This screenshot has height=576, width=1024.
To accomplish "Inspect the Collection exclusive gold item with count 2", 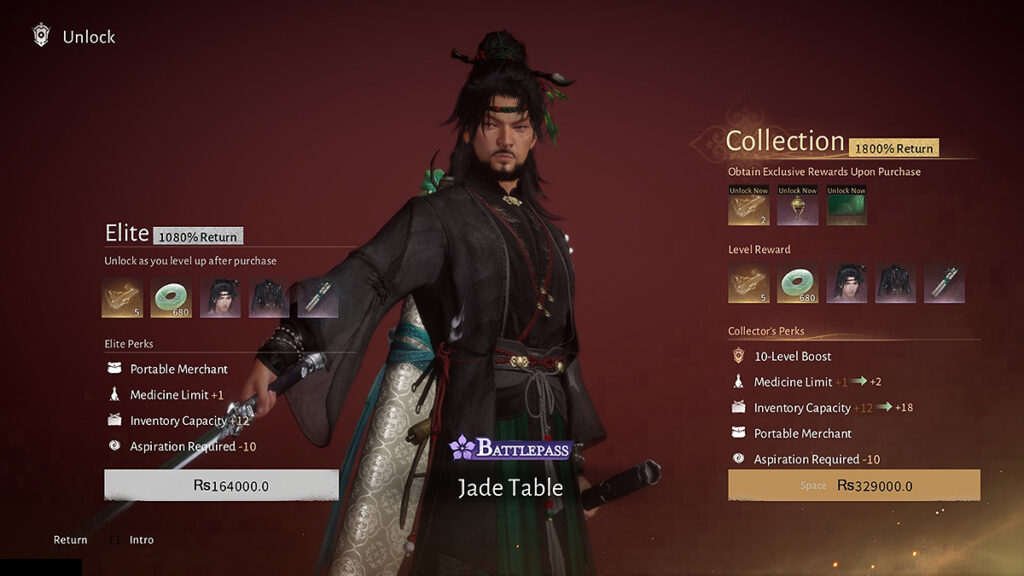I will coord(748,206).
